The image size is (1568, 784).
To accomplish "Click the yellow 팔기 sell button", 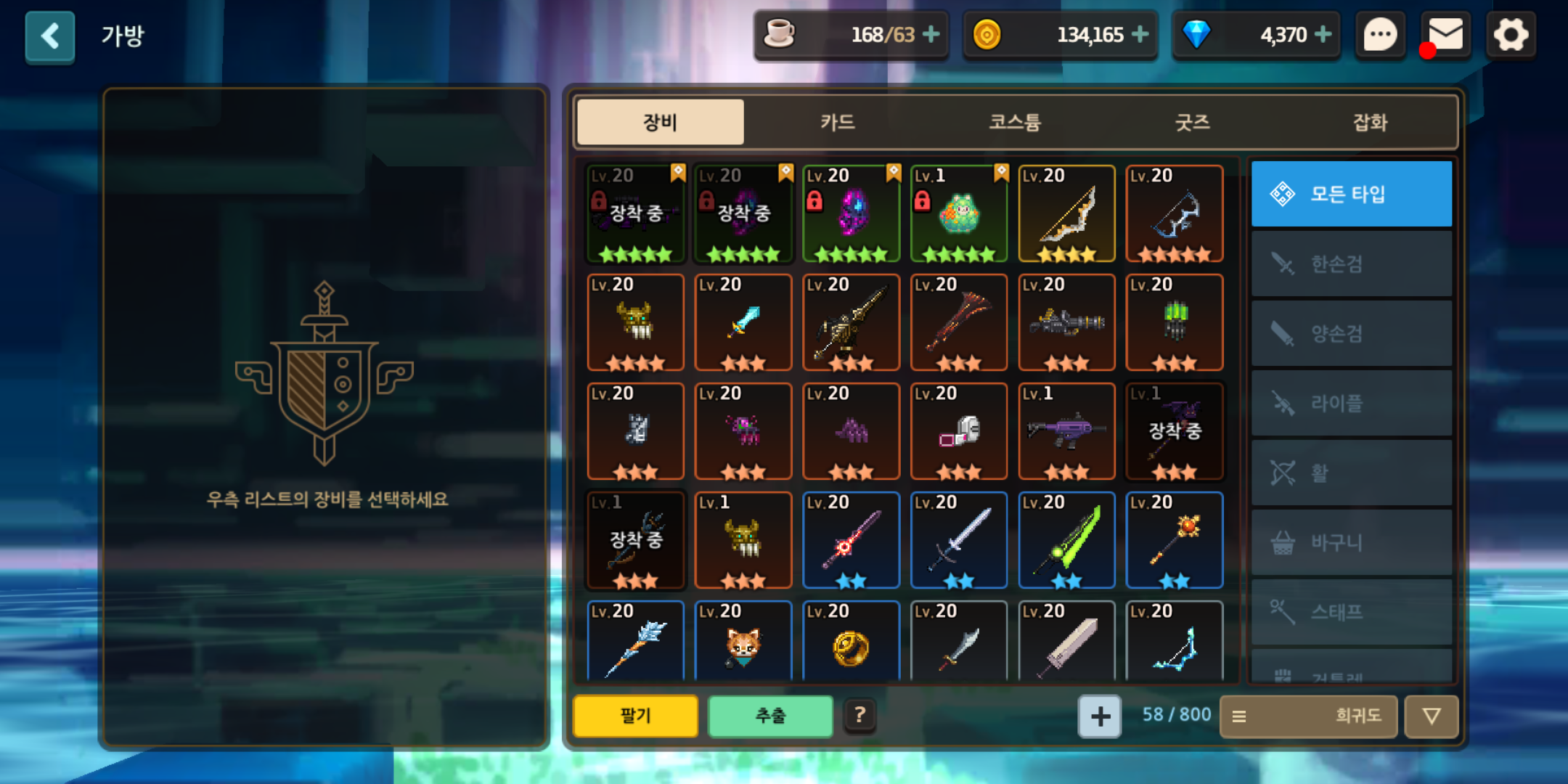I will point(635,716).
